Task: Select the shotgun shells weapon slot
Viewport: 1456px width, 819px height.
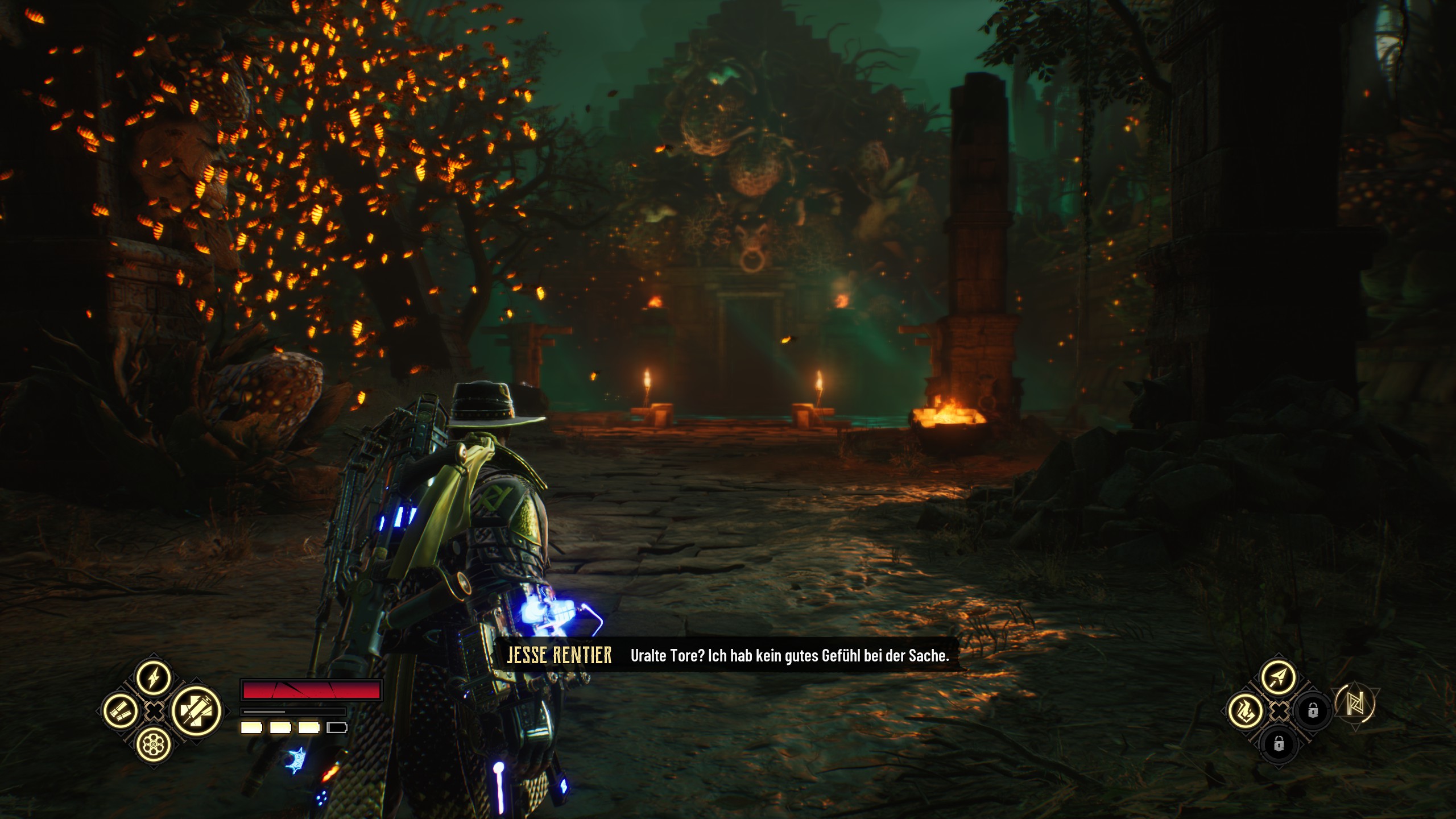Action: tap(120, 711)
